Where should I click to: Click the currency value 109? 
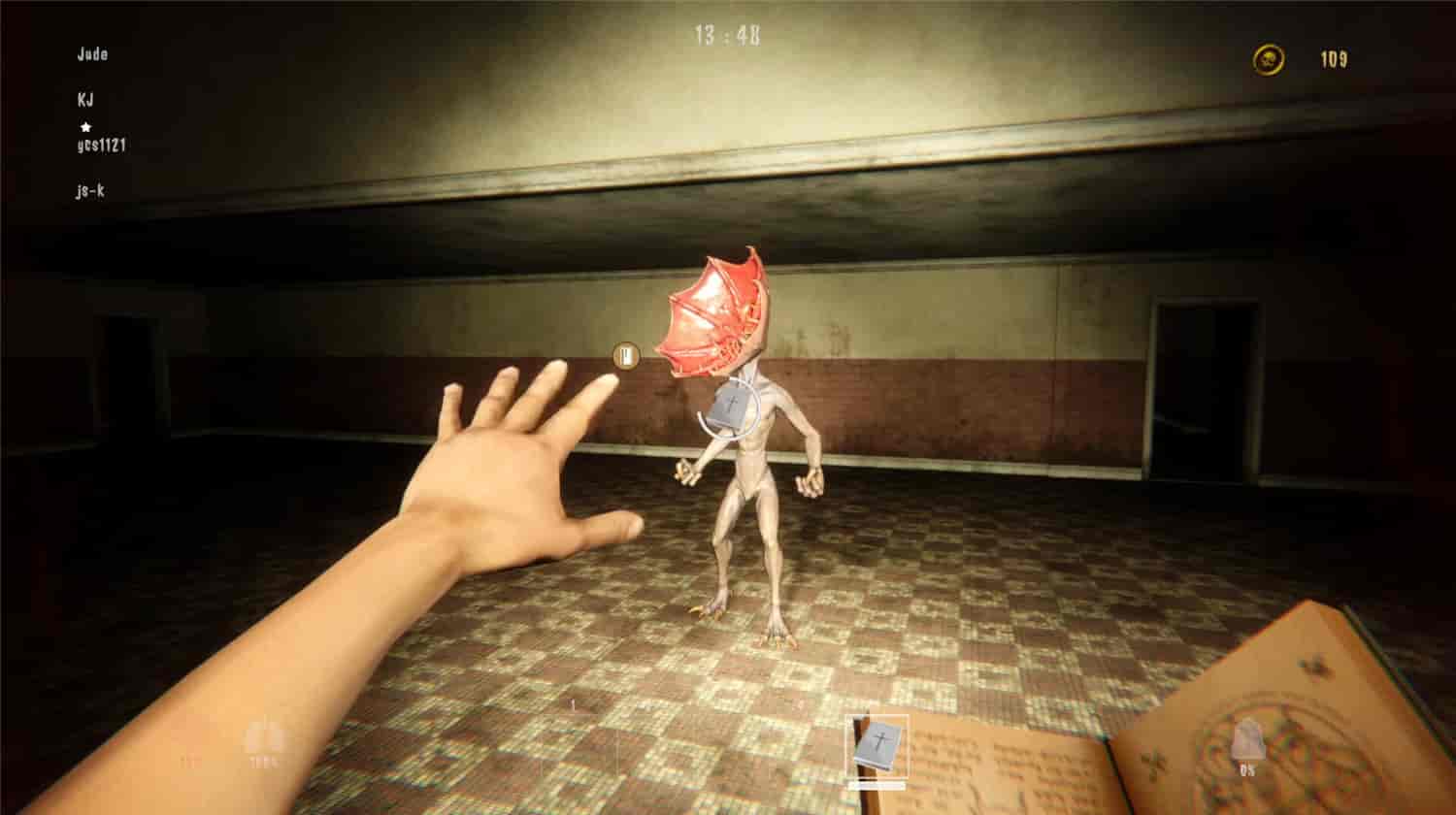click(x=1337, y=58)
